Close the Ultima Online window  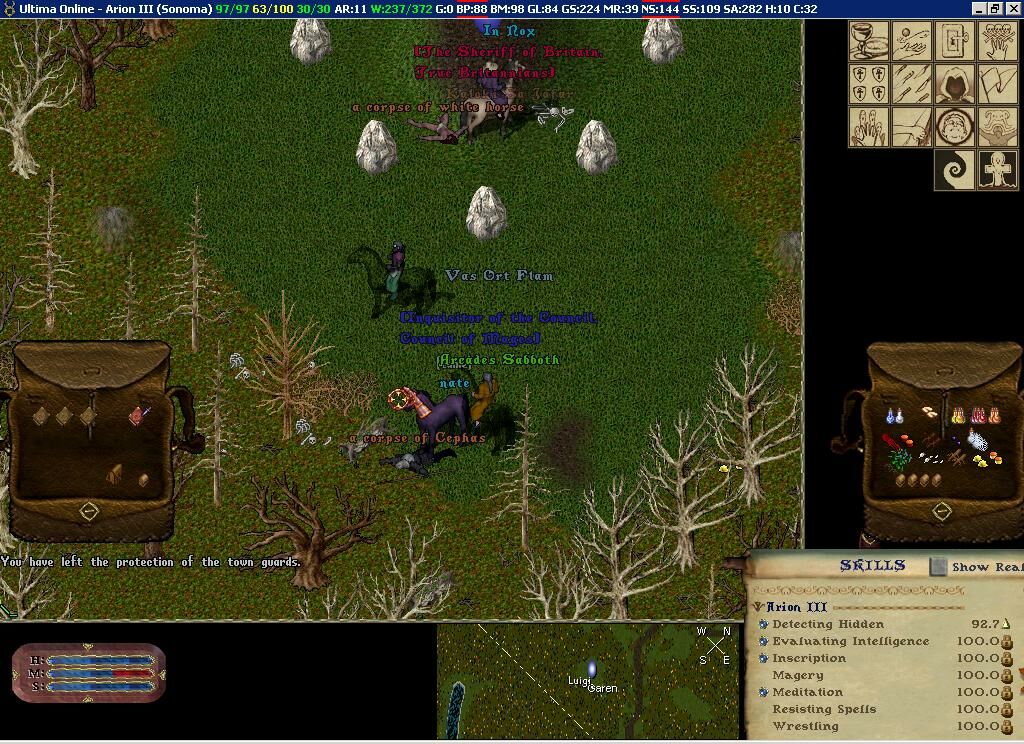[1012, 8]
